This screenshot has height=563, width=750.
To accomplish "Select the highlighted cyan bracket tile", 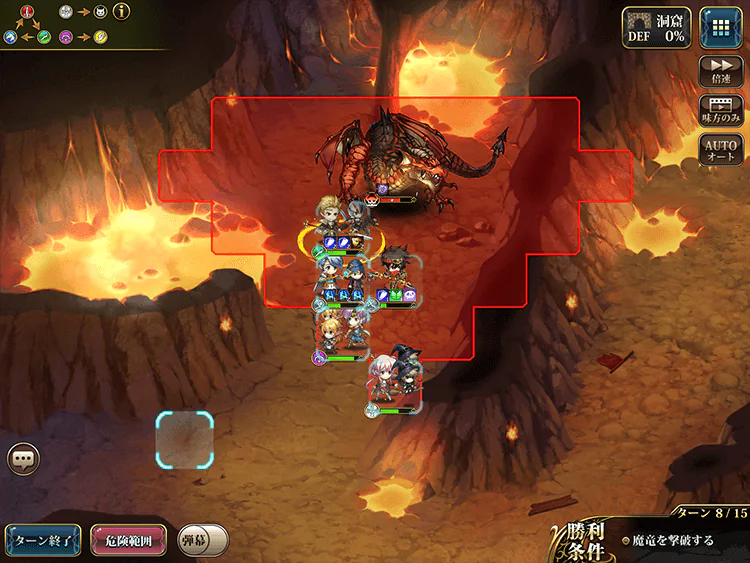I will (185, 440).
